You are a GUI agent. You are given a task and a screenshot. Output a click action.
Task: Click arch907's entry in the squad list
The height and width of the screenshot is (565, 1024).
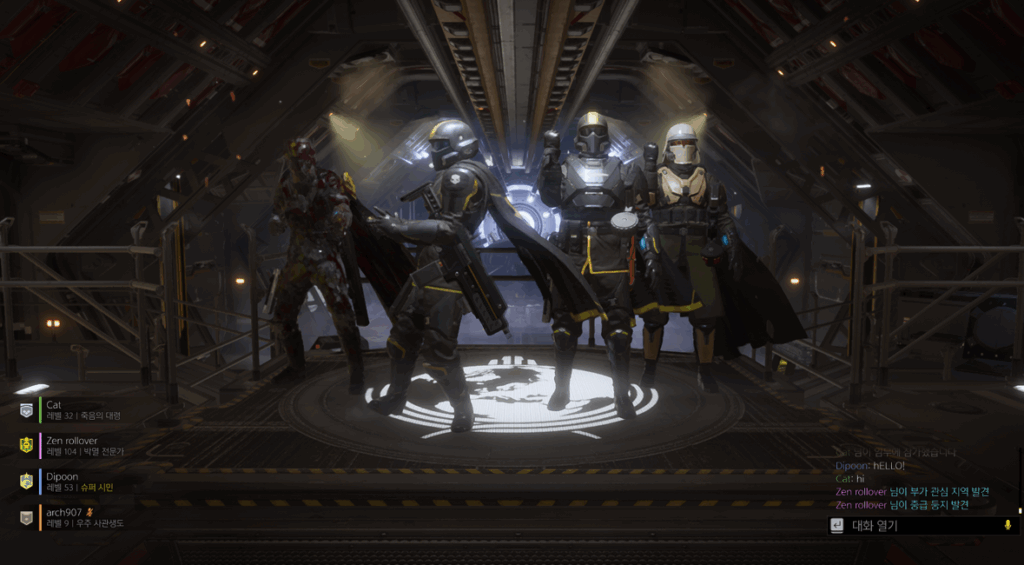pos(80,517)
